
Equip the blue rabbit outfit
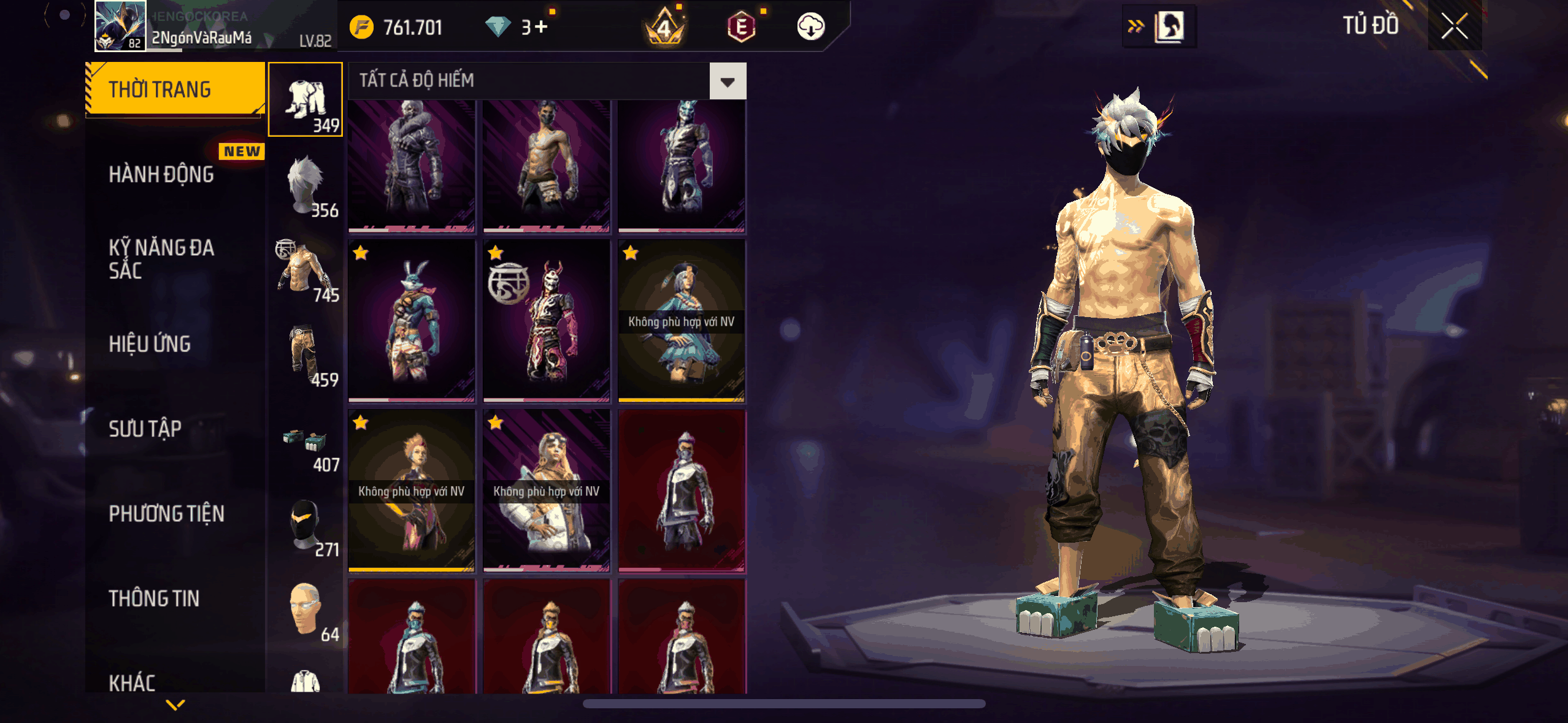coord(412,321)
